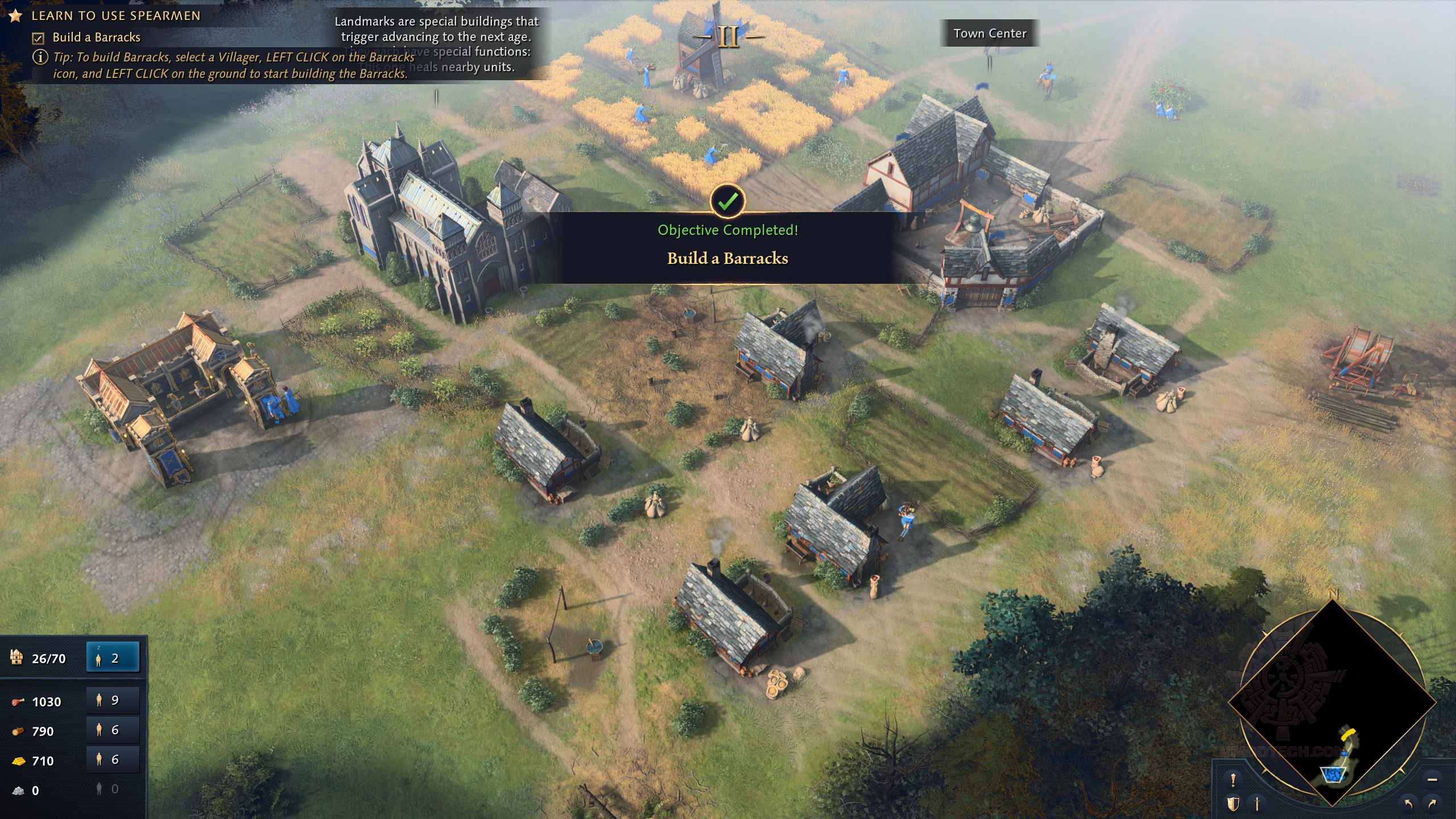This screenshot has width=1456, height=819.
Task: Activate the exclamation mark ping button
Action: tap(1233, 779)
